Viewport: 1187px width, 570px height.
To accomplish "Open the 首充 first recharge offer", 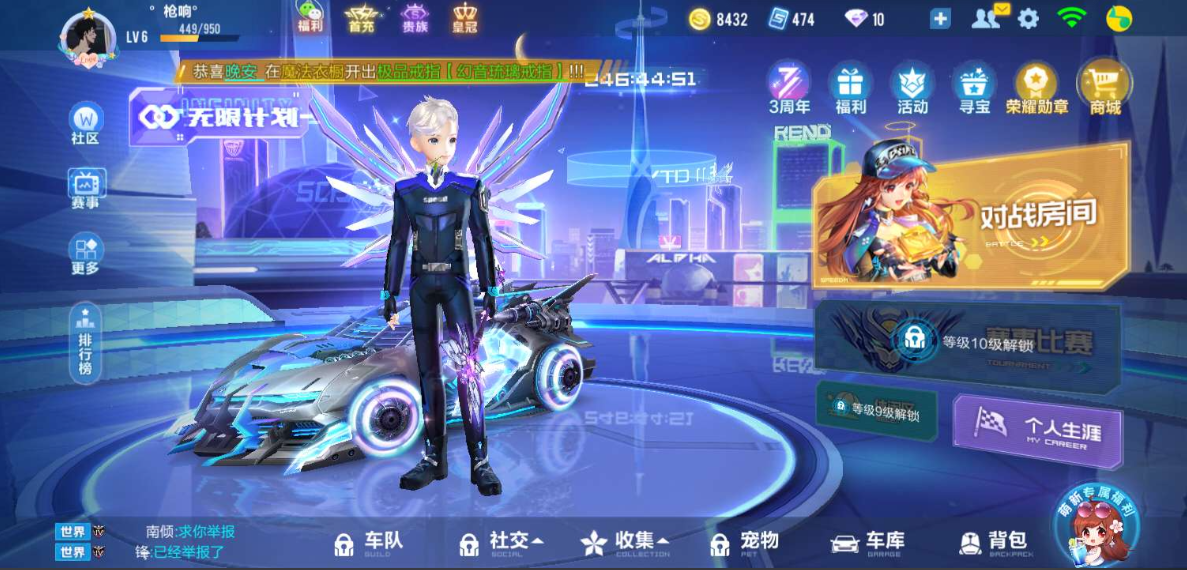I will coord(361,17).
